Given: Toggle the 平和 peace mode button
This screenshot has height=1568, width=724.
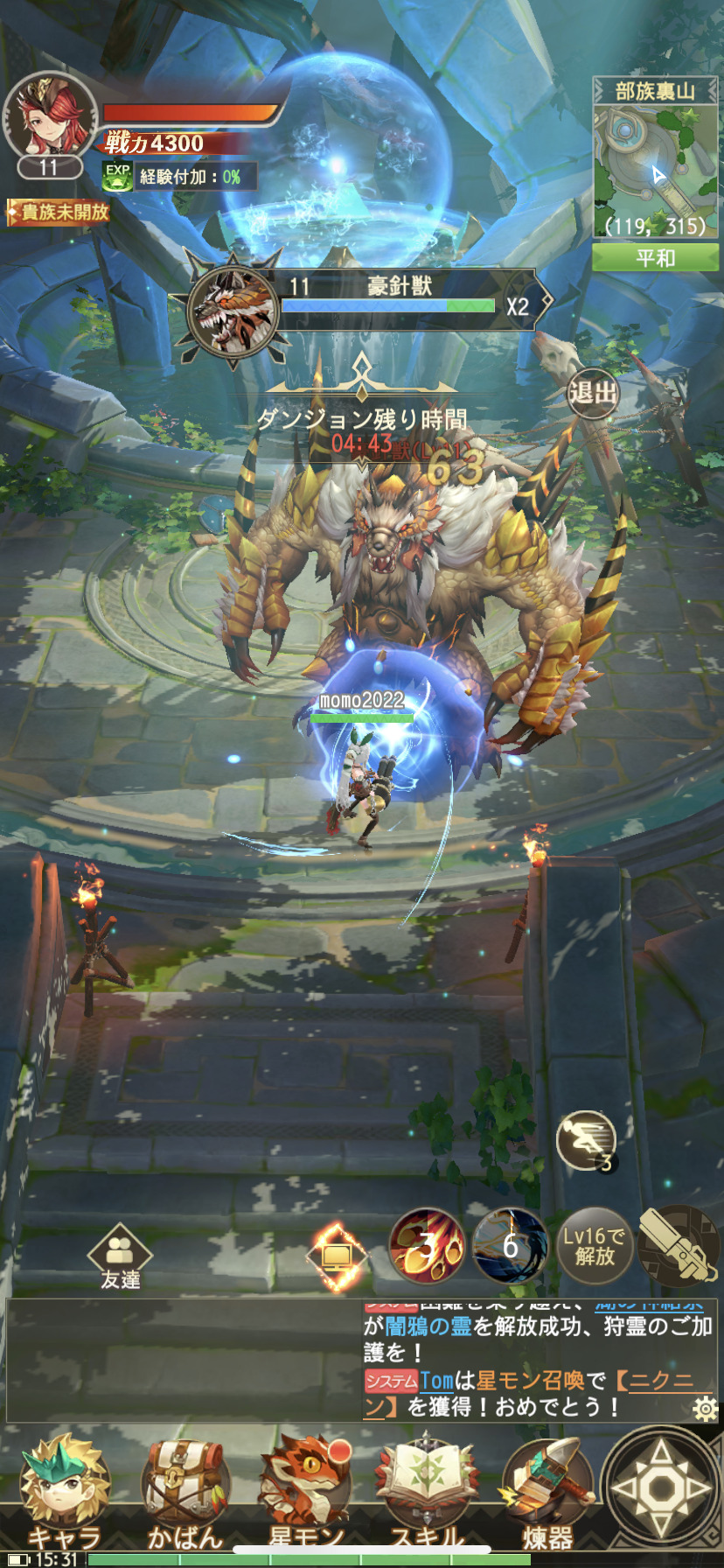Looking at the screenshot, I should tap(655, 258).
